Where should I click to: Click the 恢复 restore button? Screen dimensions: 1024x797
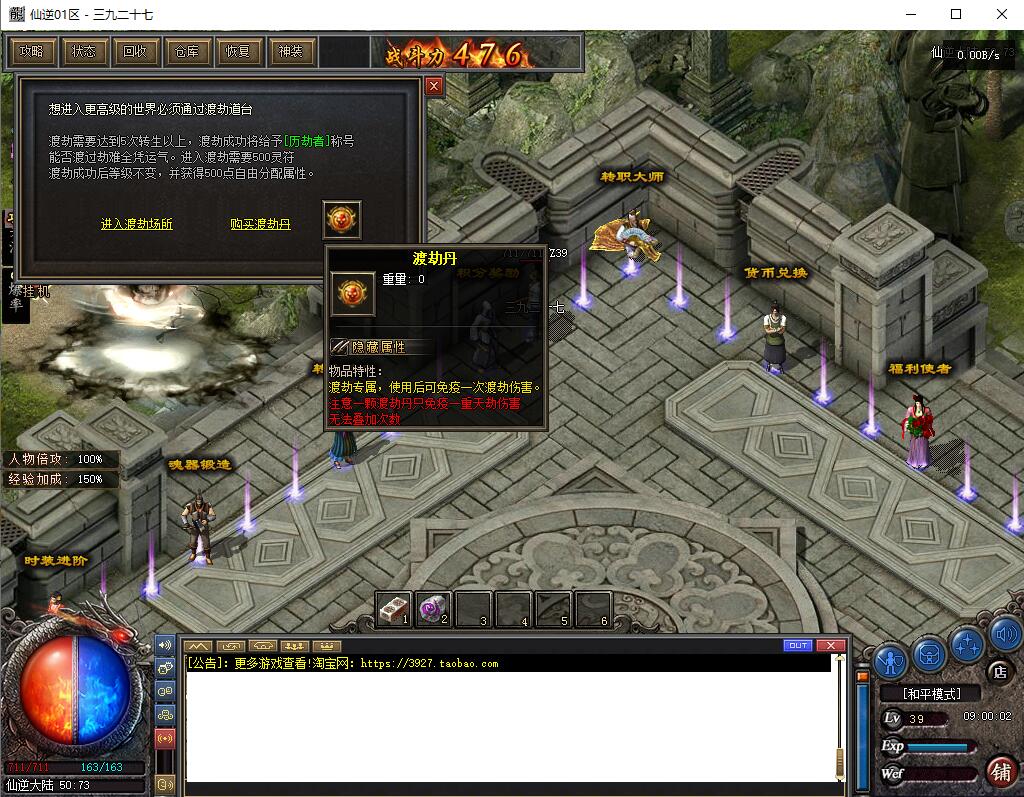[x=238, y=51]
